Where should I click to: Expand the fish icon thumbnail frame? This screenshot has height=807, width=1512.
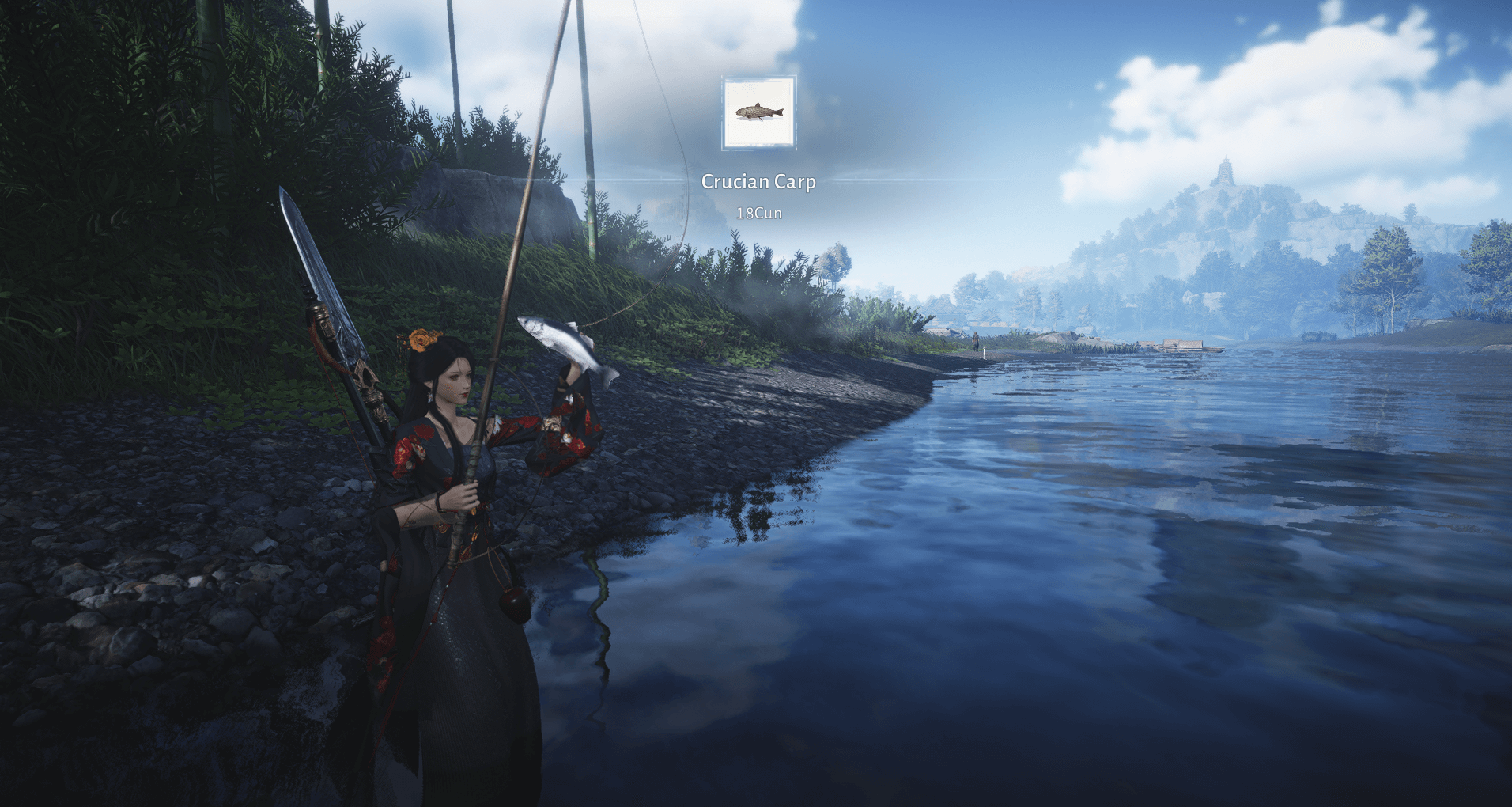pos(758,112)
